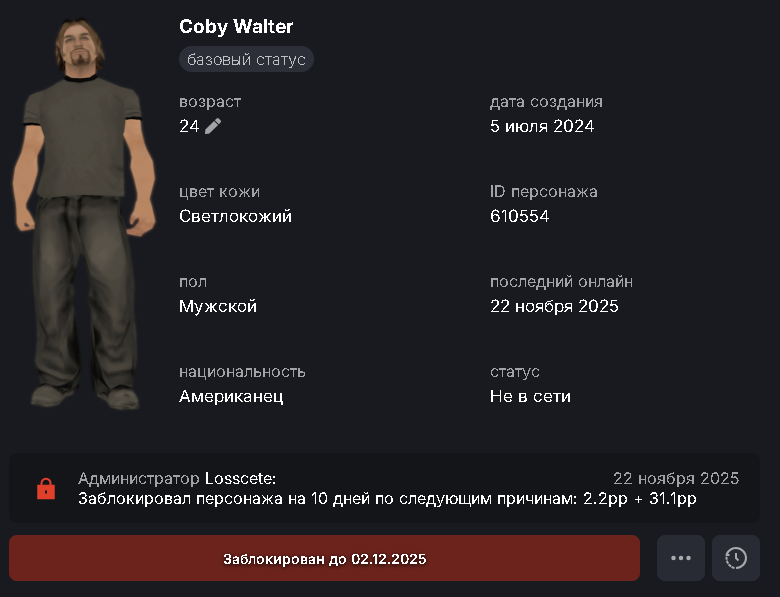Image resolution: width=780 pixels, height=597 pixels.
Task: Click the red blocked-until 02.12.2025 bar
Action: click(324, 558)
